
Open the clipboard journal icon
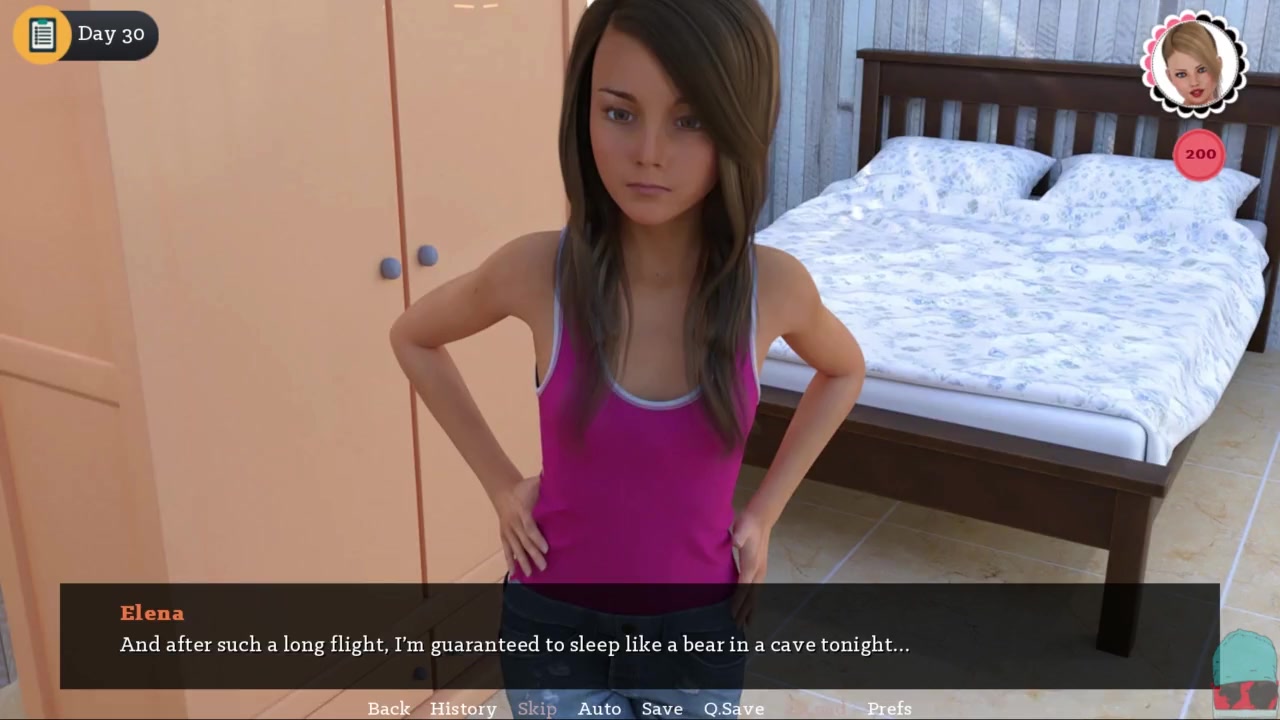[42, 35]
